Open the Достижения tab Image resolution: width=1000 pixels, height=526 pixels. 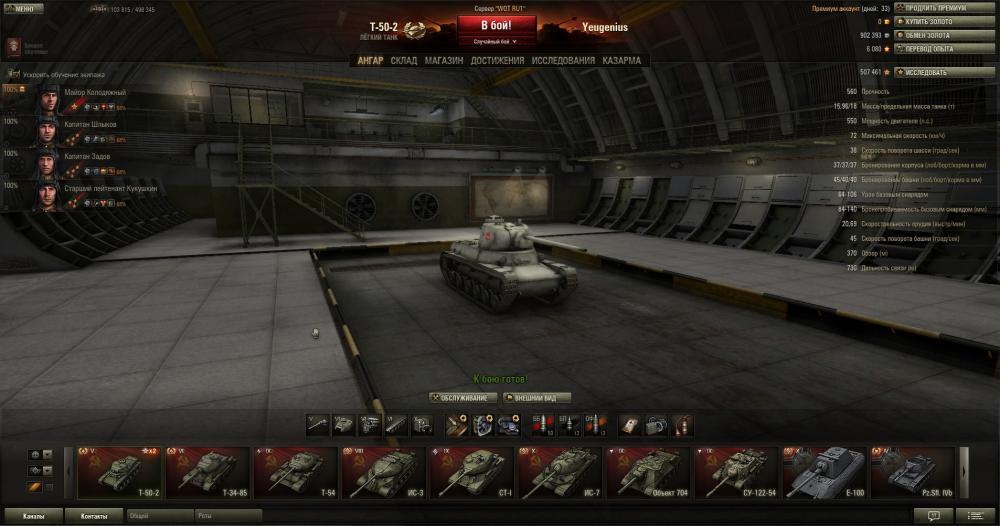pos(497,60)
